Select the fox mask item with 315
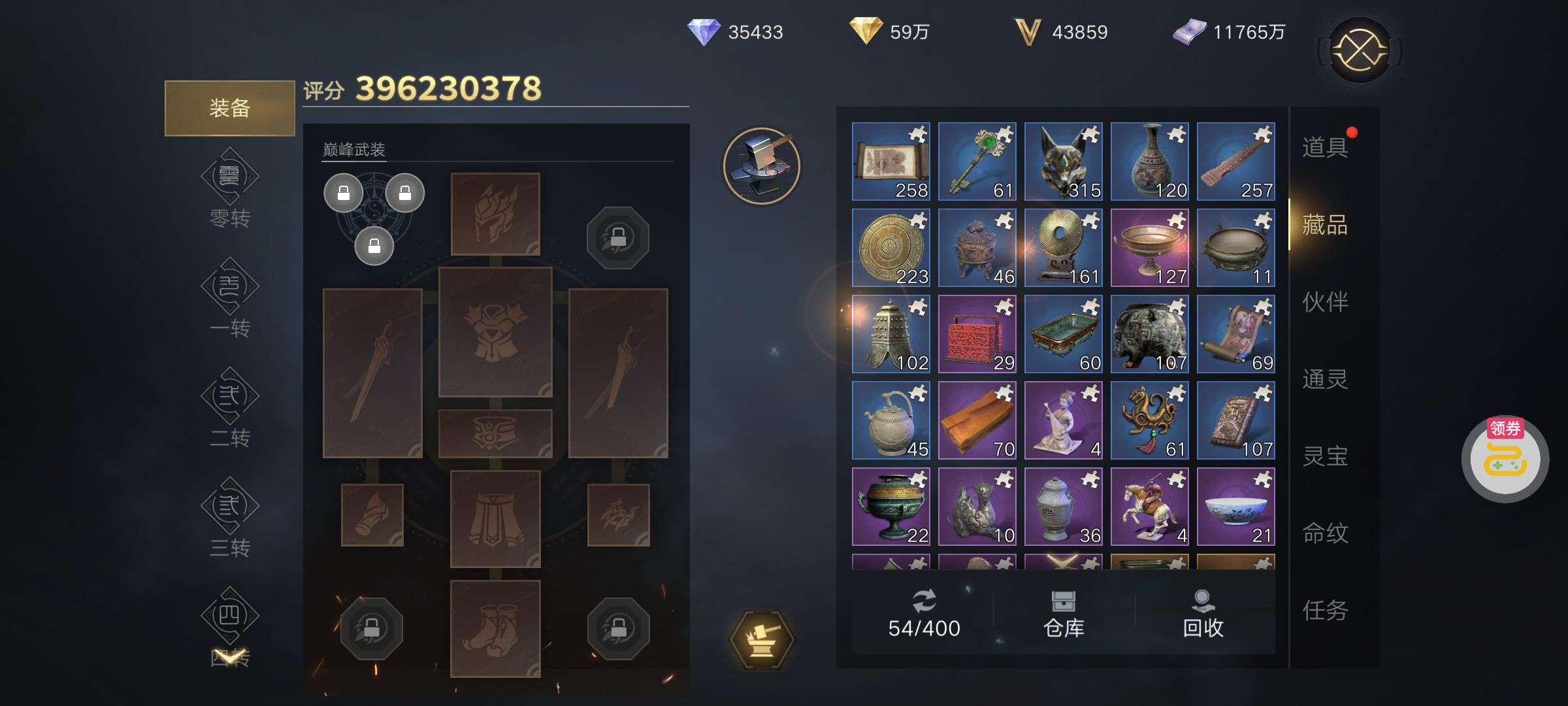Image resolution: width=1568 pixels, height=706 pixels. pos(1063,161)
